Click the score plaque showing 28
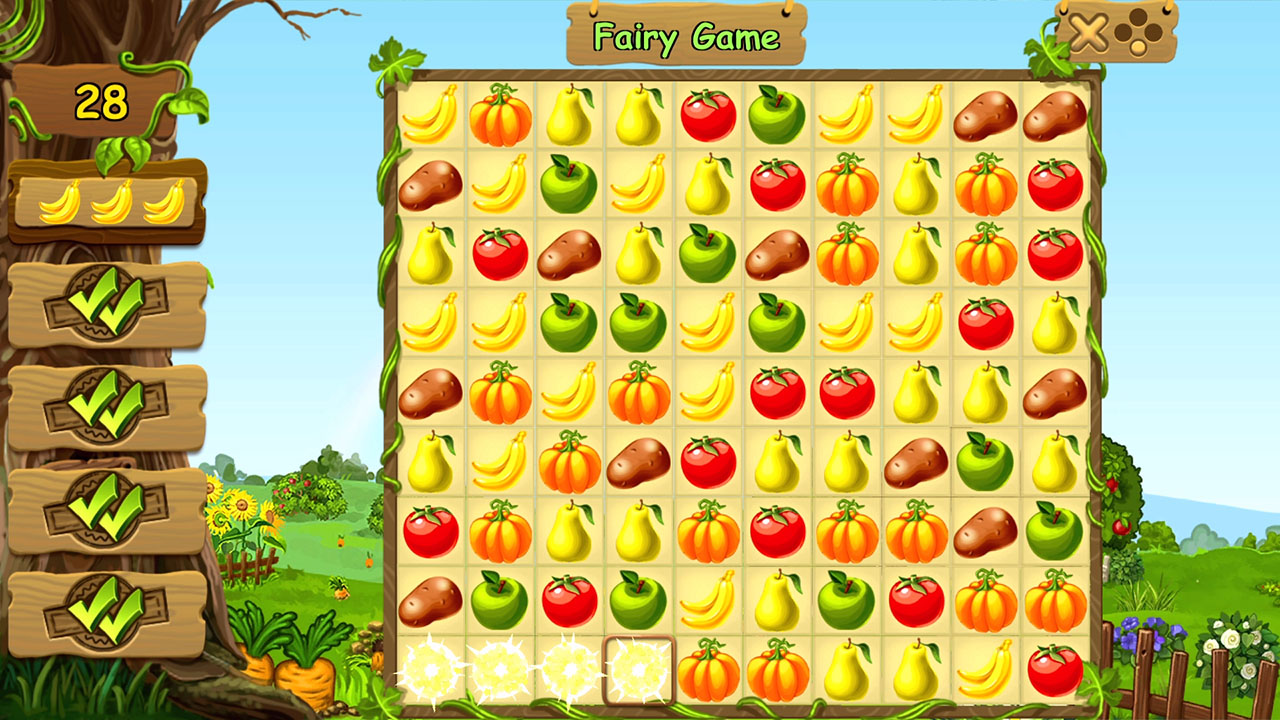1280x720 pixels. click(x=100, y=101)
